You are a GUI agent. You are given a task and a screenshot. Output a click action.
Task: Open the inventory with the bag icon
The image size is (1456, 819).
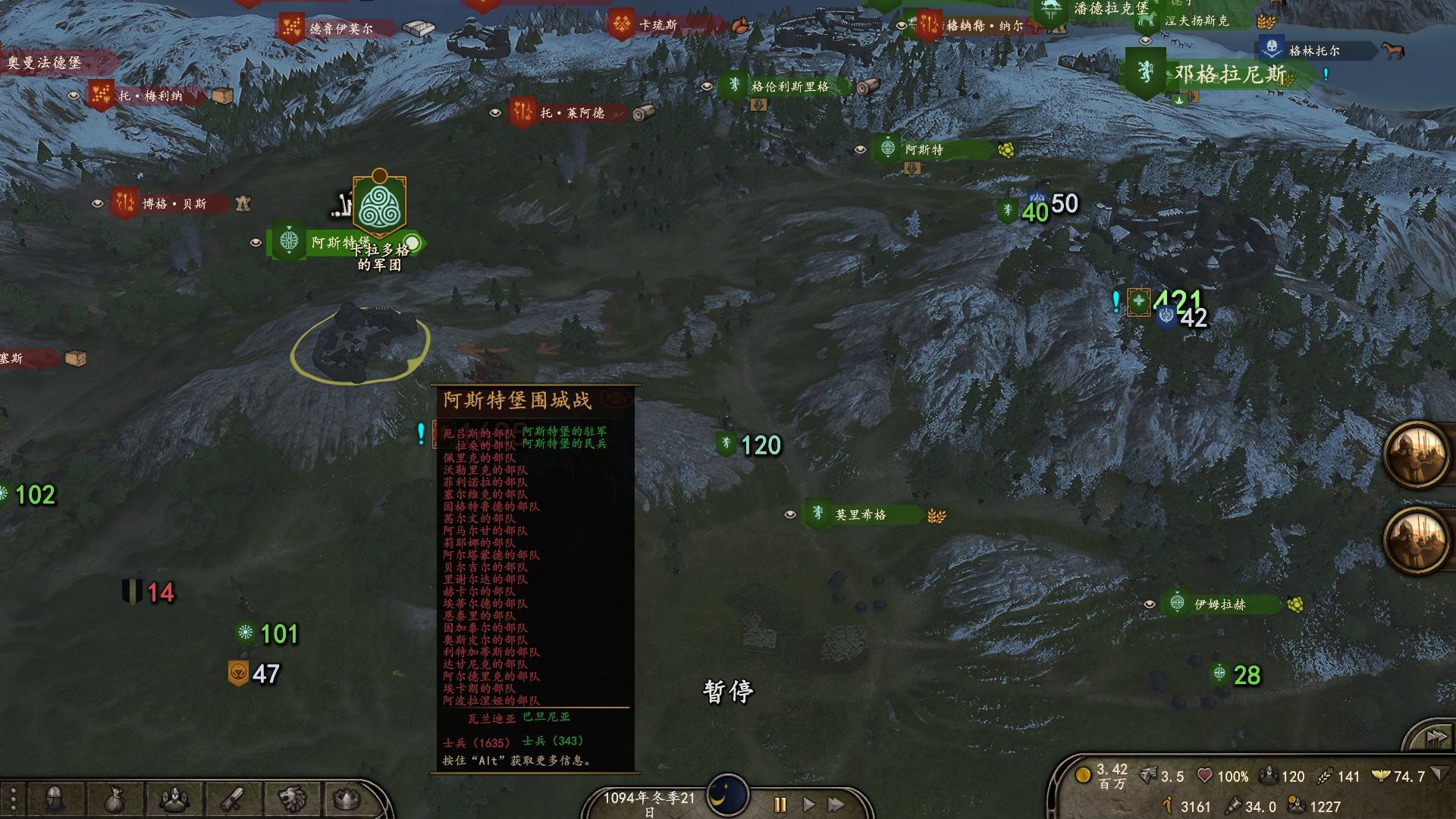(115, 798)
